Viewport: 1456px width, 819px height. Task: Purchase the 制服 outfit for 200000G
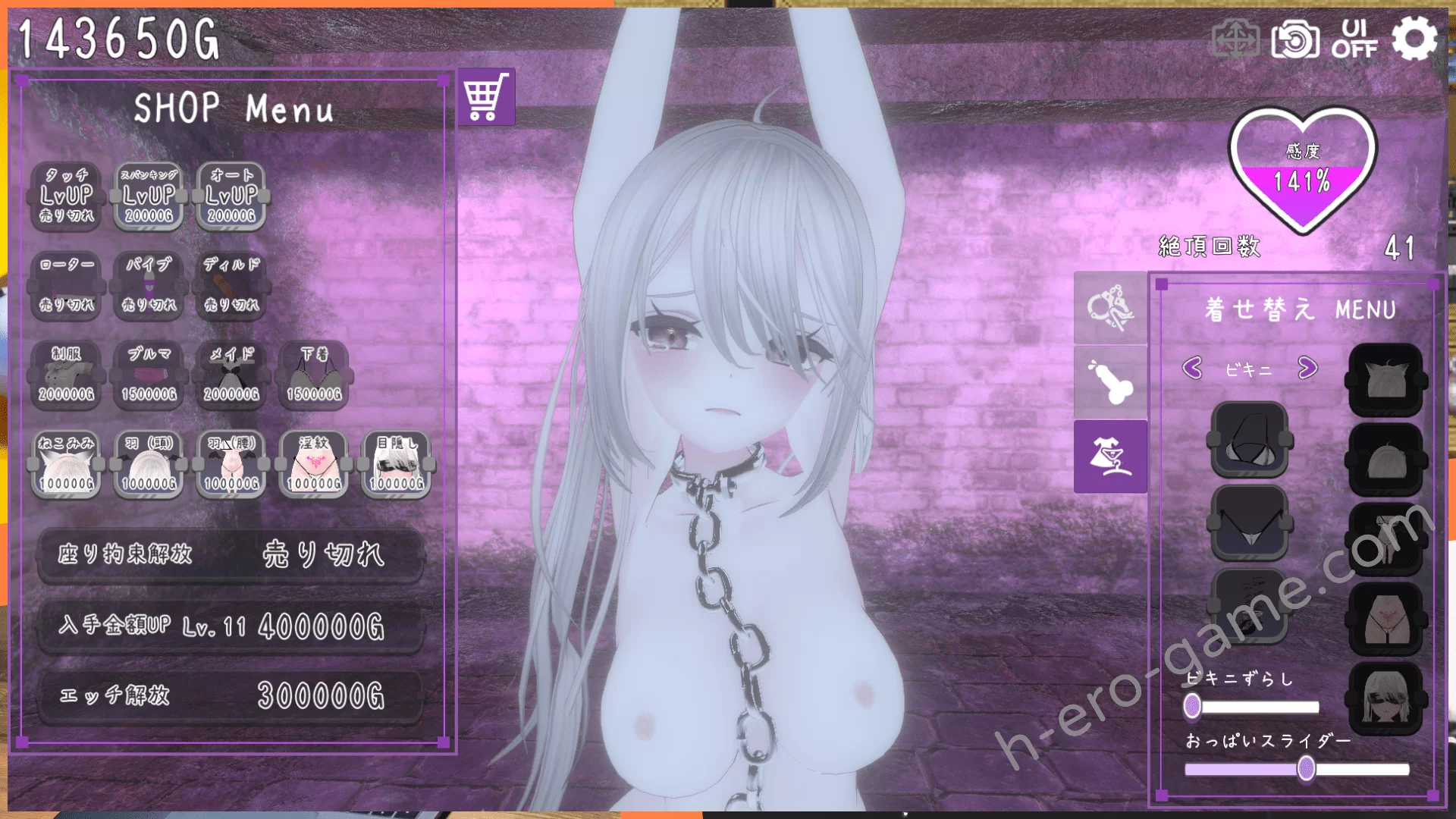[x=66, y=375]
